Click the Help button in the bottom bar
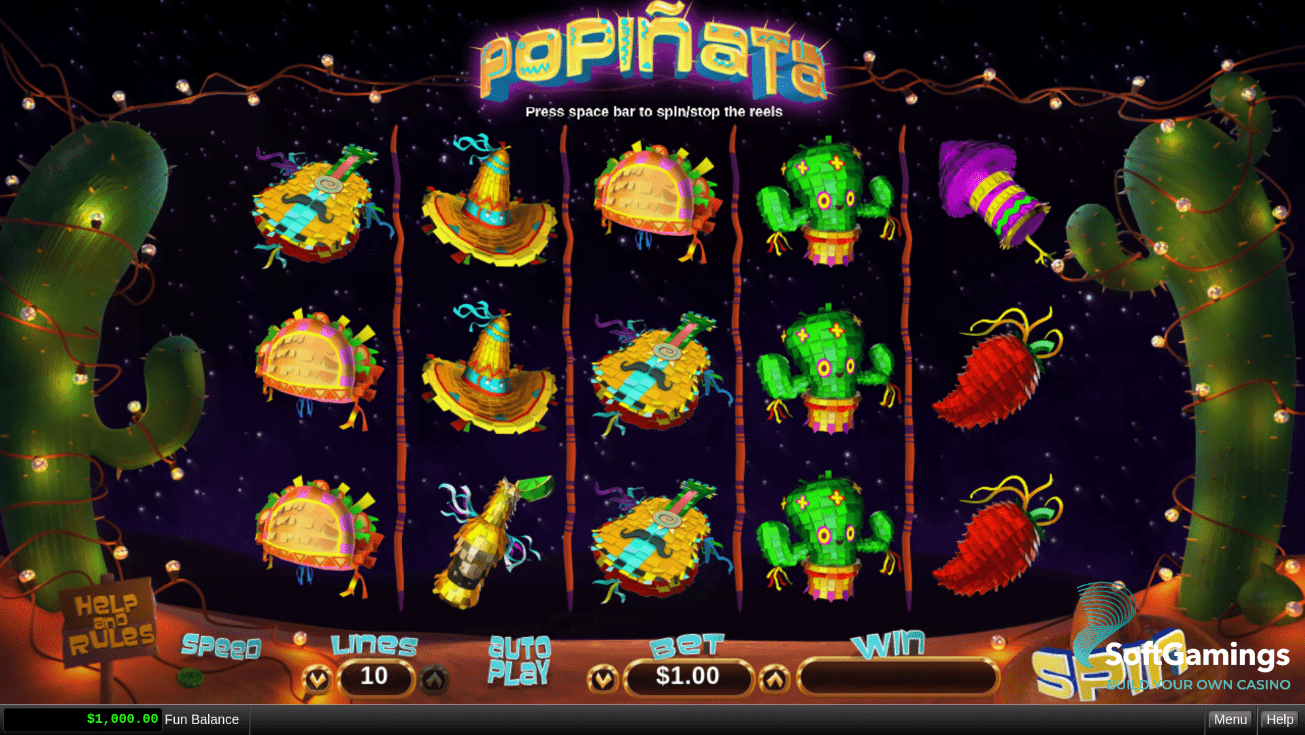1305x735 pixels. click(1279, 719)
